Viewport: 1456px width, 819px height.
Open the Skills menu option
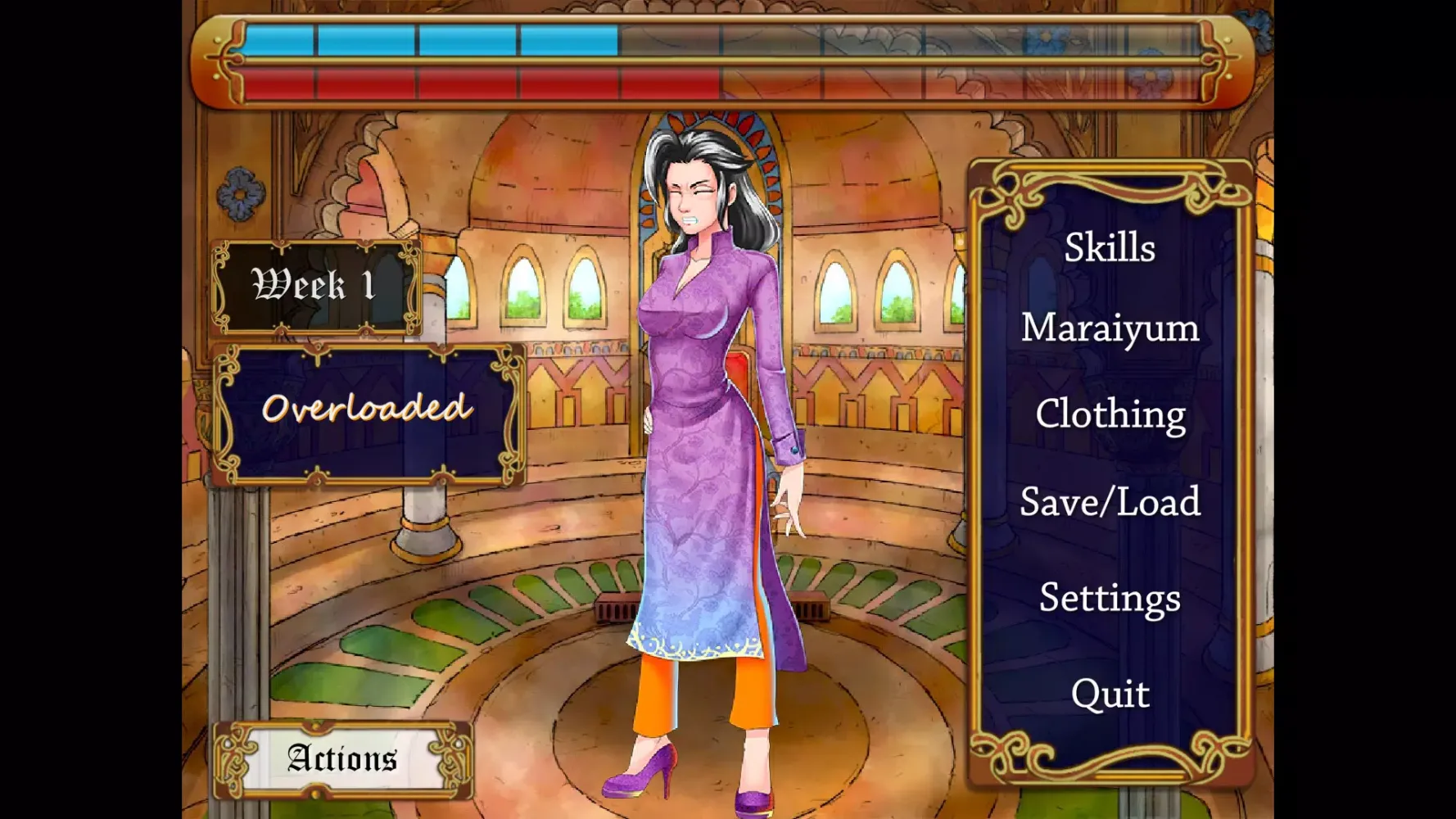point(1111,247)
